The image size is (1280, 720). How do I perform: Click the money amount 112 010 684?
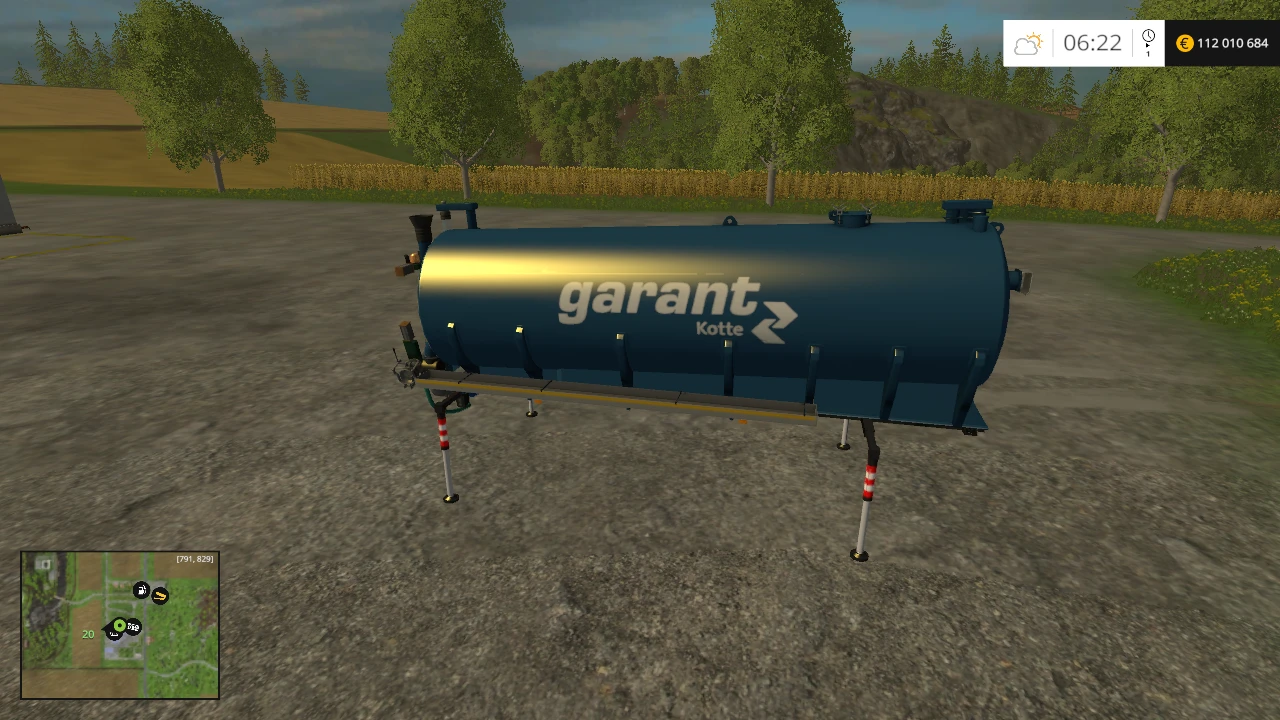(x=1231, y=43)
